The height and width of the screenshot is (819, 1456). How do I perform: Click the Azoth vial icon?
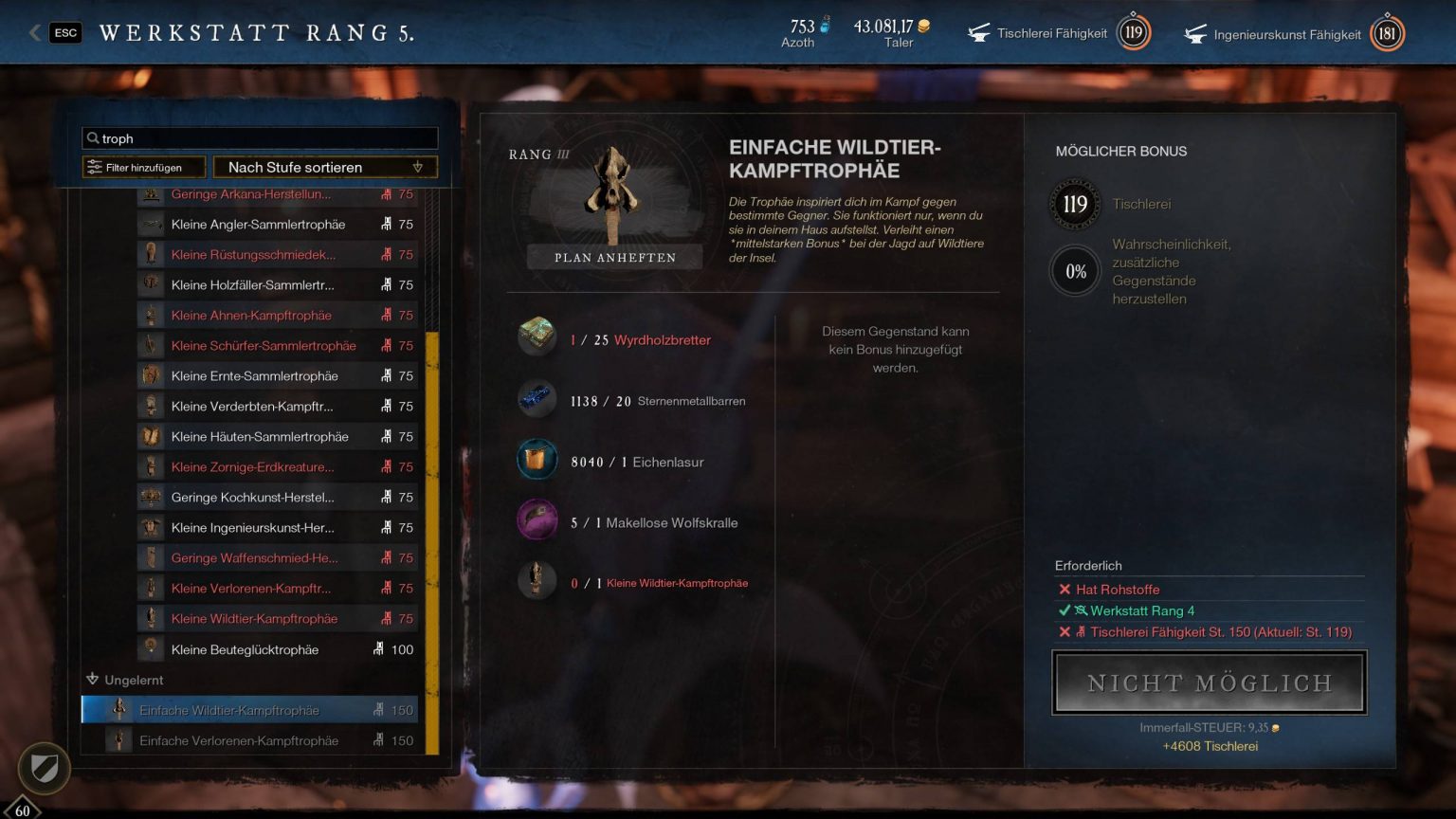pos(824,27)
